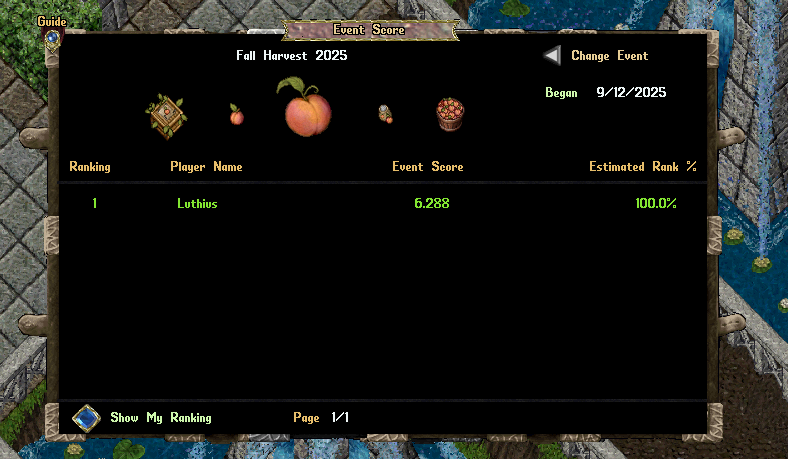Image resolution: width=788 pixels, height=459 pixels.
Task: Show my ranking with the blue gem
Action: [86, 417]
